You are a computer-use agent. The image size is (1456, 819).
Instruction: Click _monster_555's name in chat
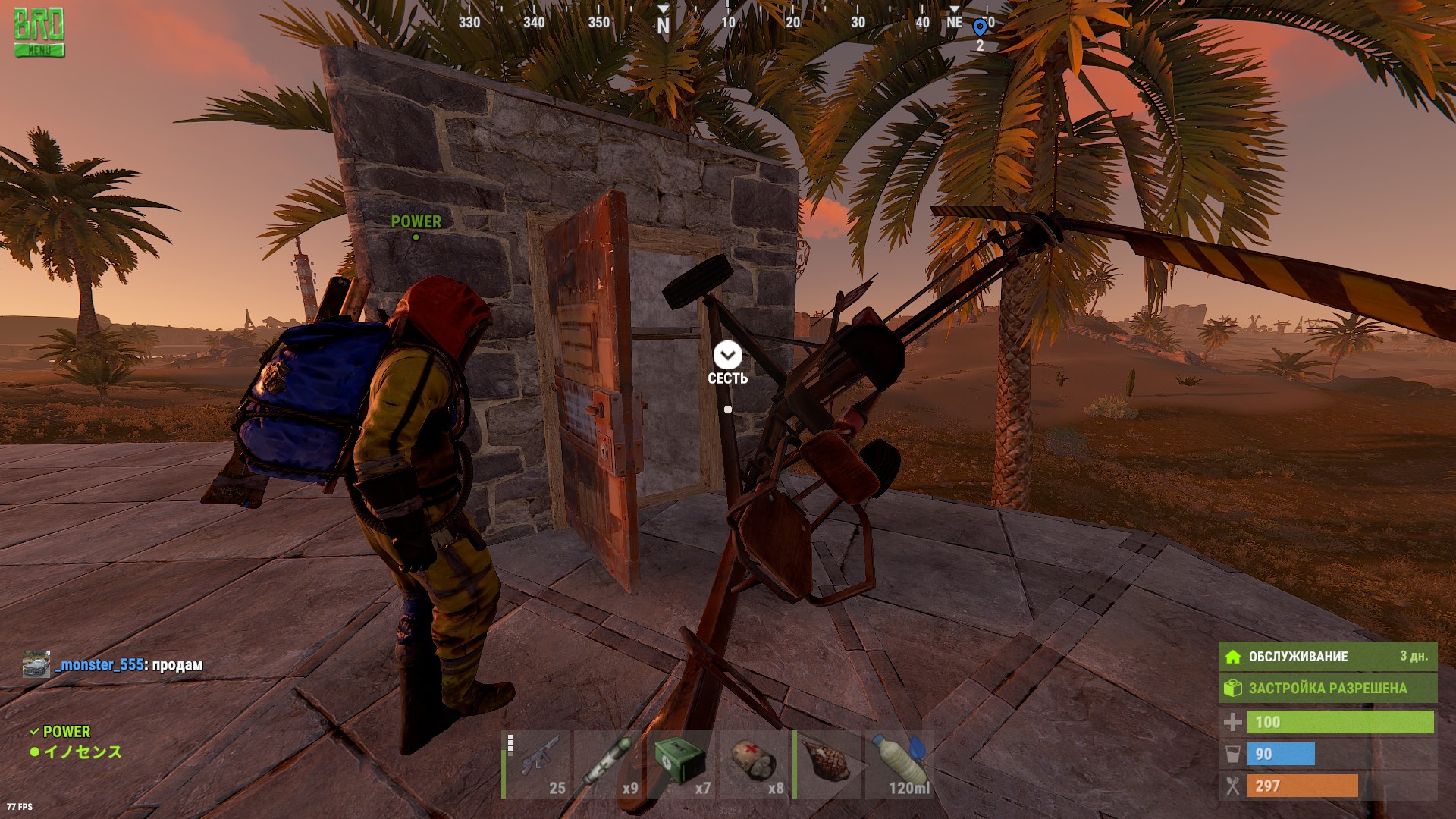tap(99, 665)
